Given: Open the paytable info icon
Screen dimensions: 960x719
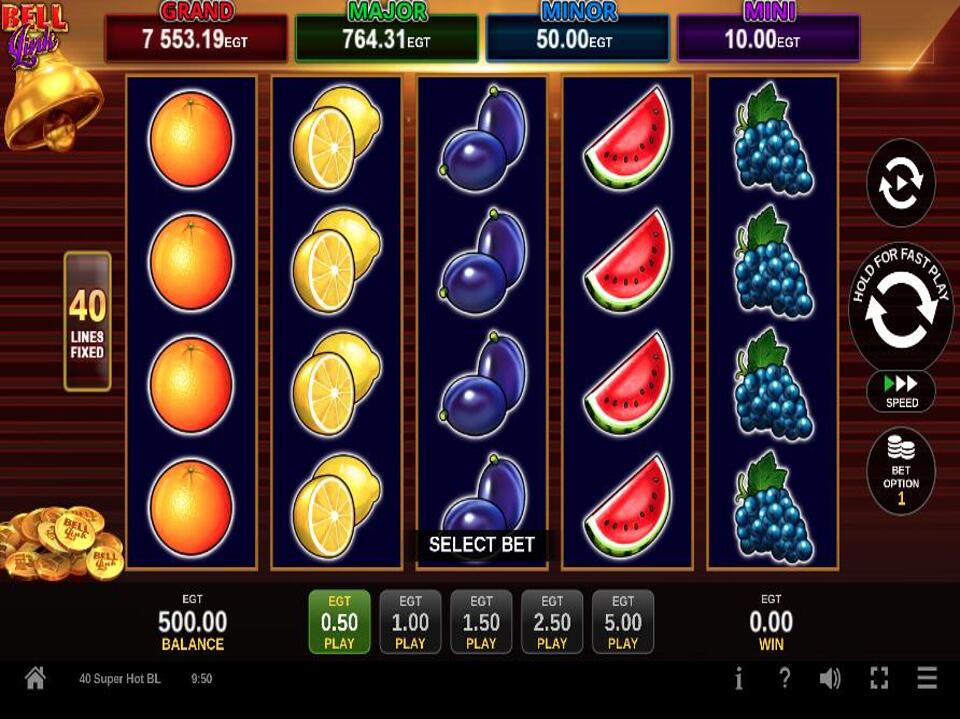Looking at the screenshot, I should [x=739, y=679].
